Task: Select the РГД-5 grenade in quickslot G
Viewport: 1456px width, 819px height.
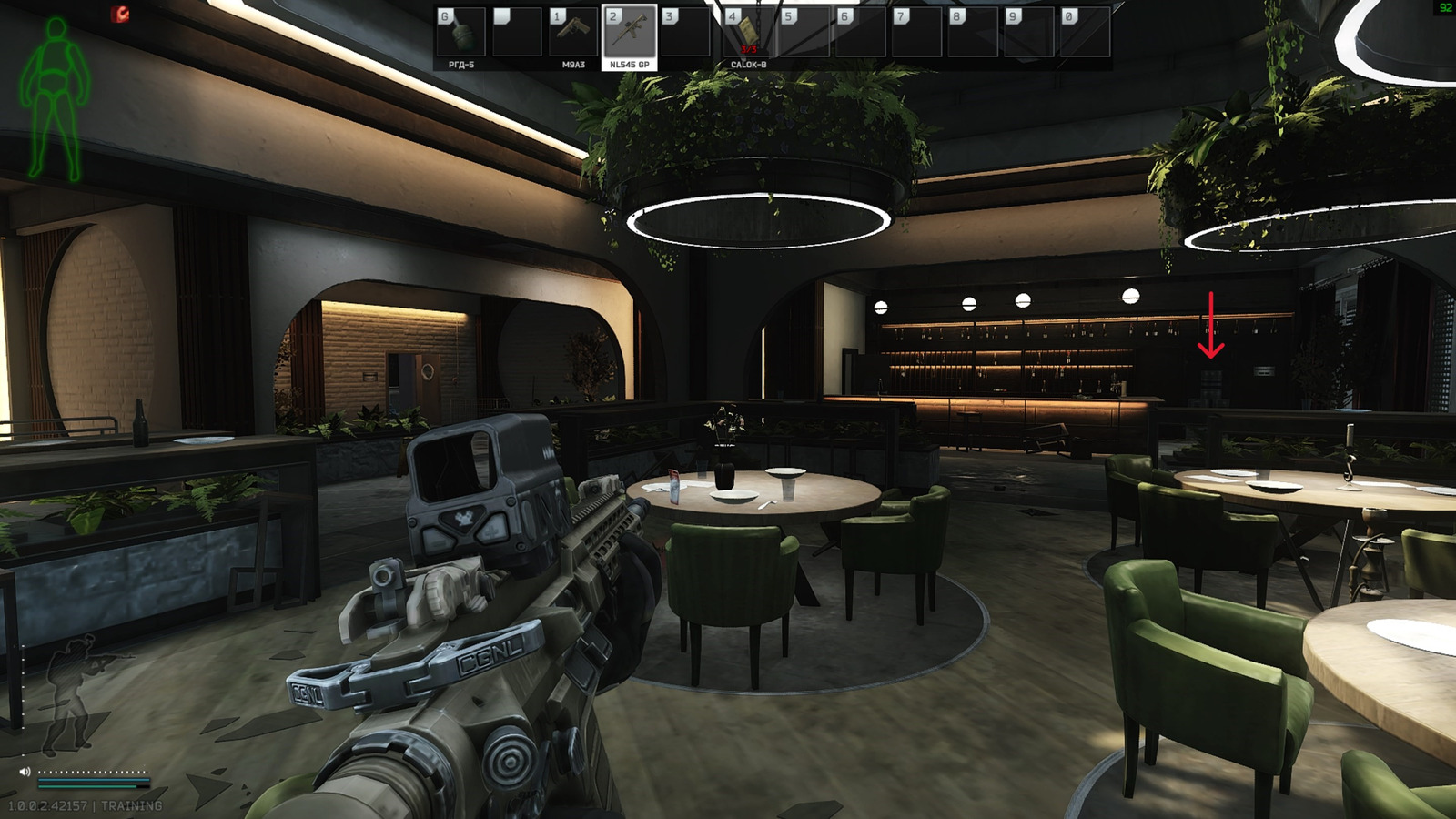Action: [462, 32]
